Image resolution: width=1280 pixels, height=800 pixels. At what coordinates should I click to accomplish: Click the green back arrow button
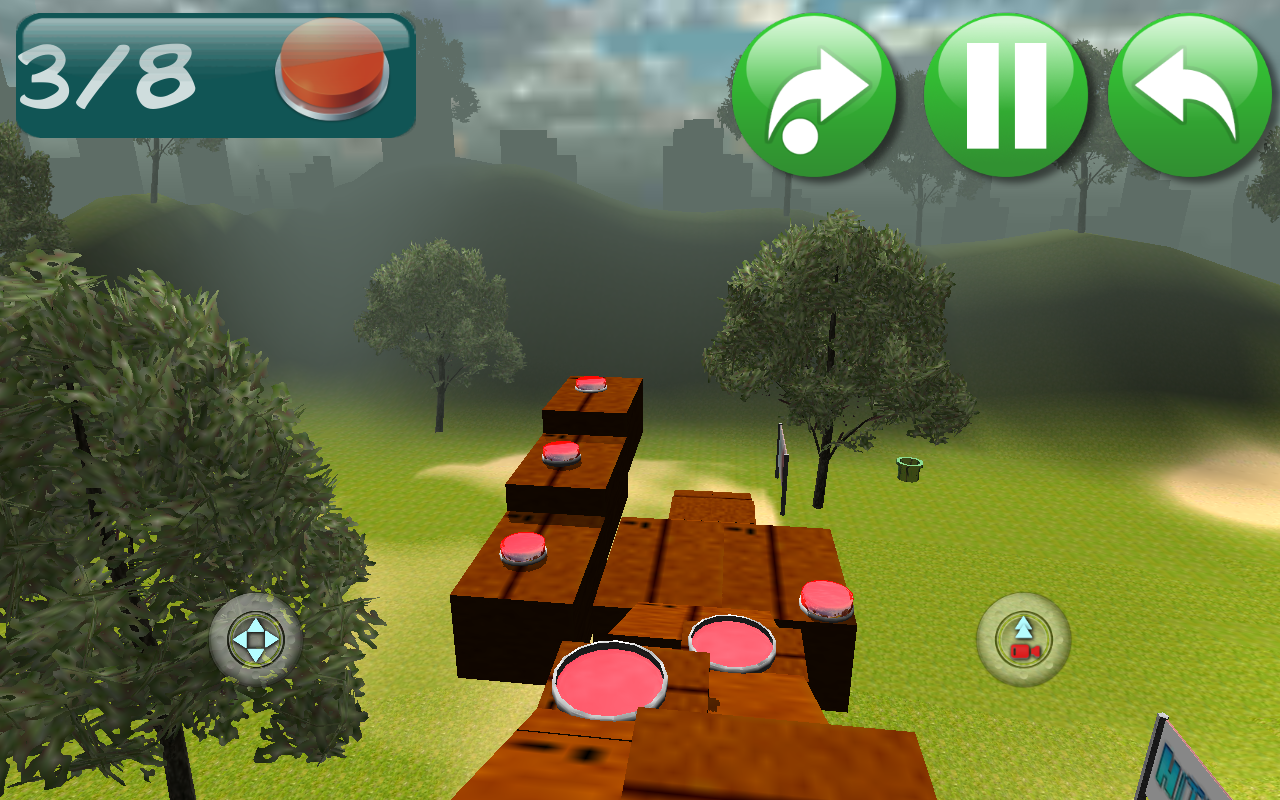1189,96
